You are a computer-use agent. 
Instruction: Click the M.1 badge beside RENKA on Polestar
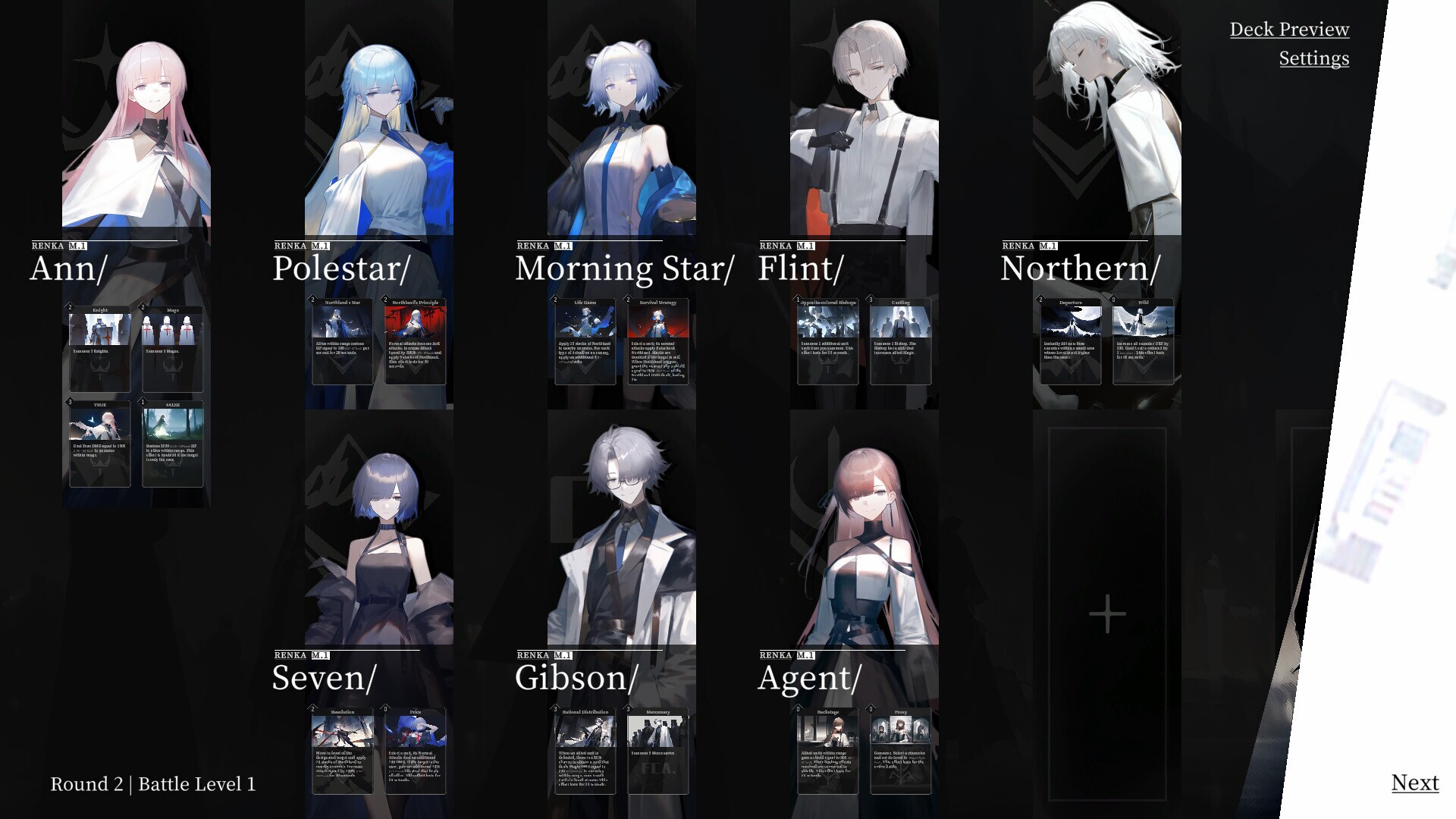tap(319, 245)
